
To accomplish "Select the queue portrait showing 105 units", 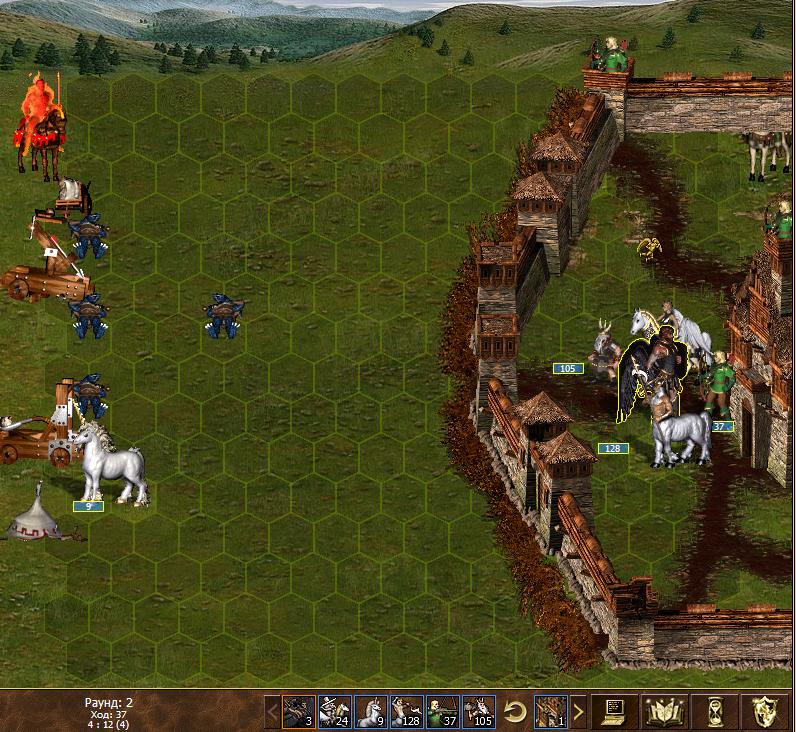I will pyautogui.click(x=478, y=712).
